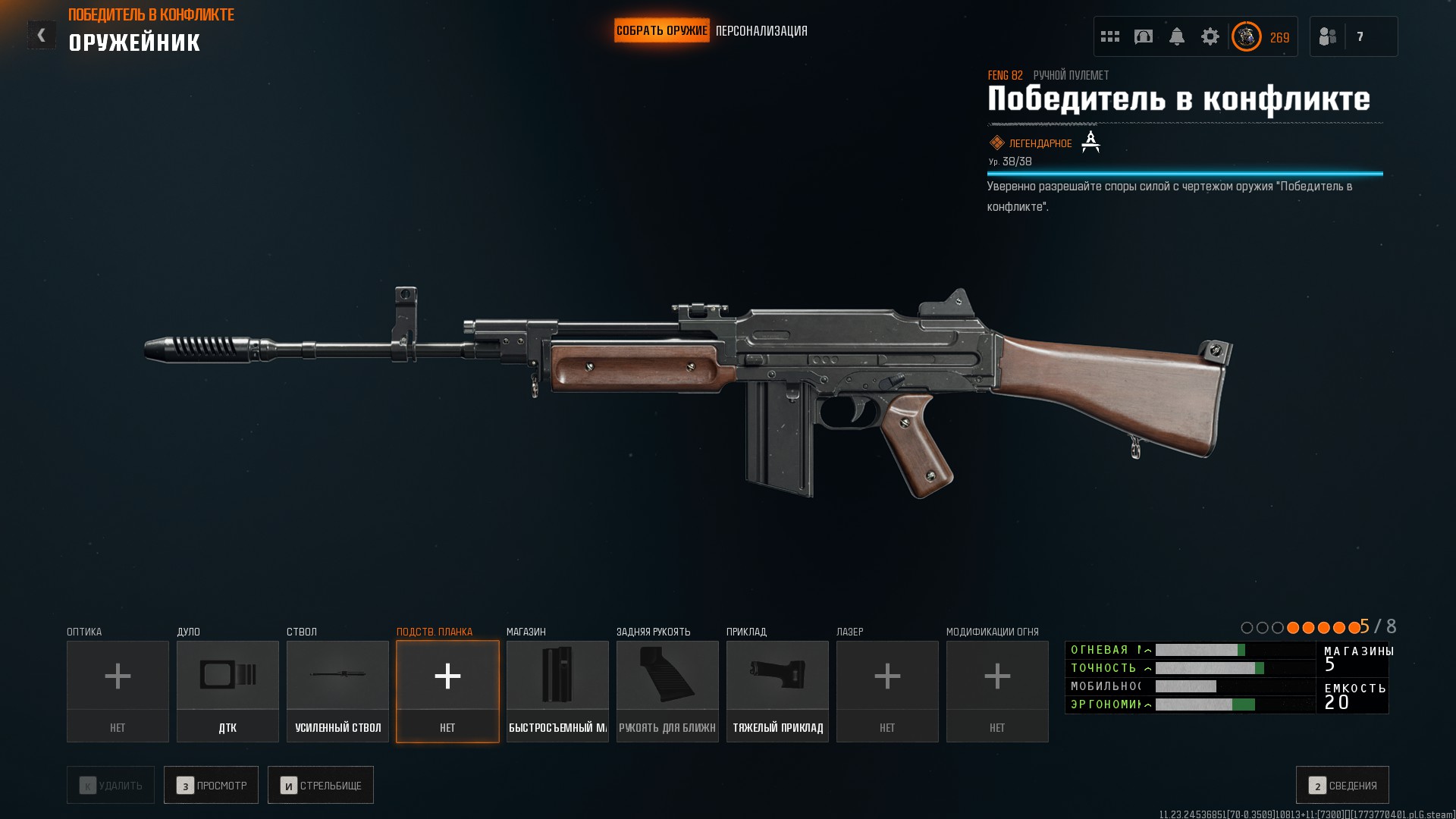The image size is (1456, 819).
Task: Show notifications via the bell icon
Action: click(1177, 36)
